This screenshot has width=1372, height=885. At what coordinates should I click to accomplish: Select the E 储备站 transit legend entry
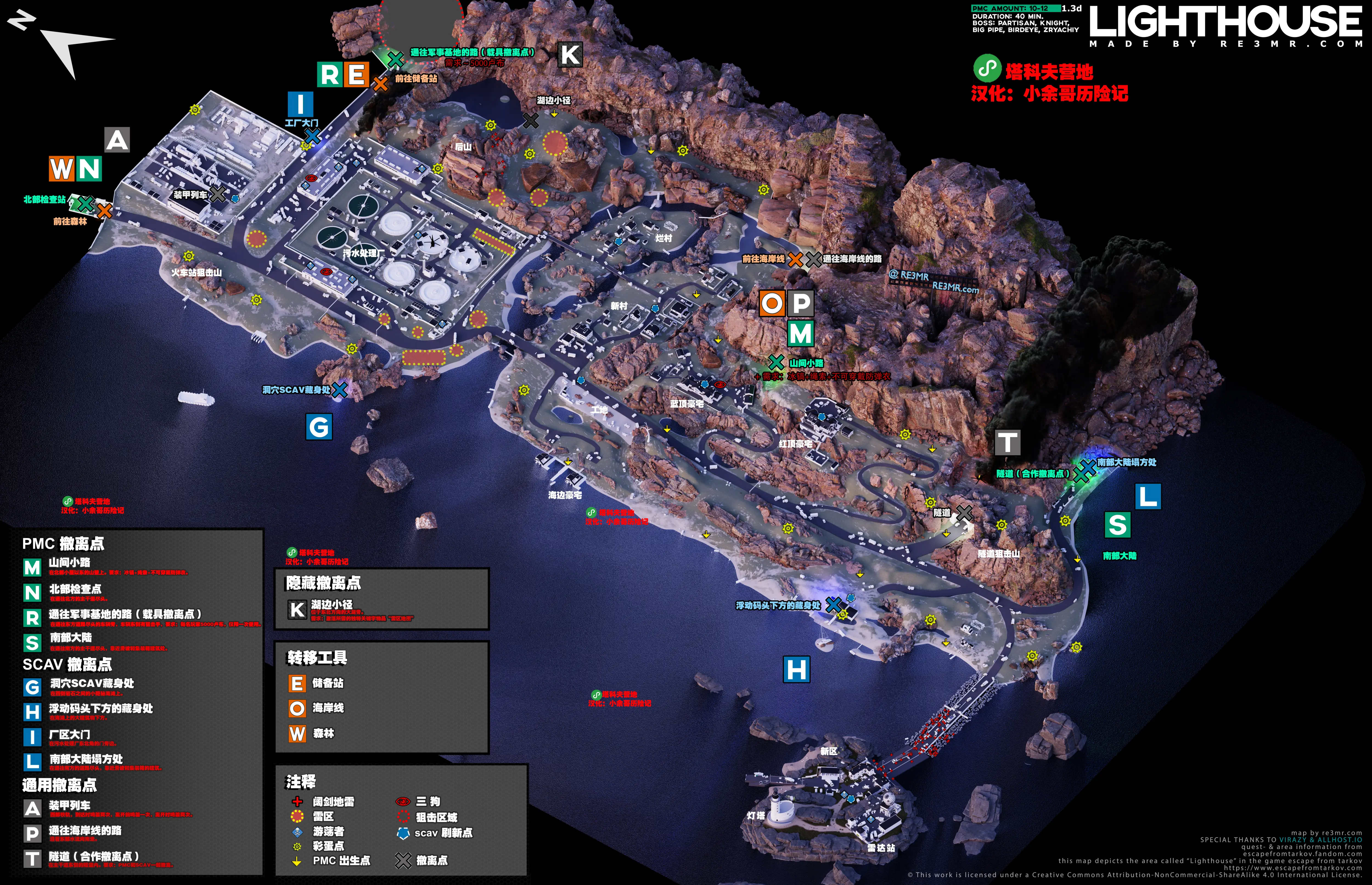pyautogui.click(x=327, y=683)
